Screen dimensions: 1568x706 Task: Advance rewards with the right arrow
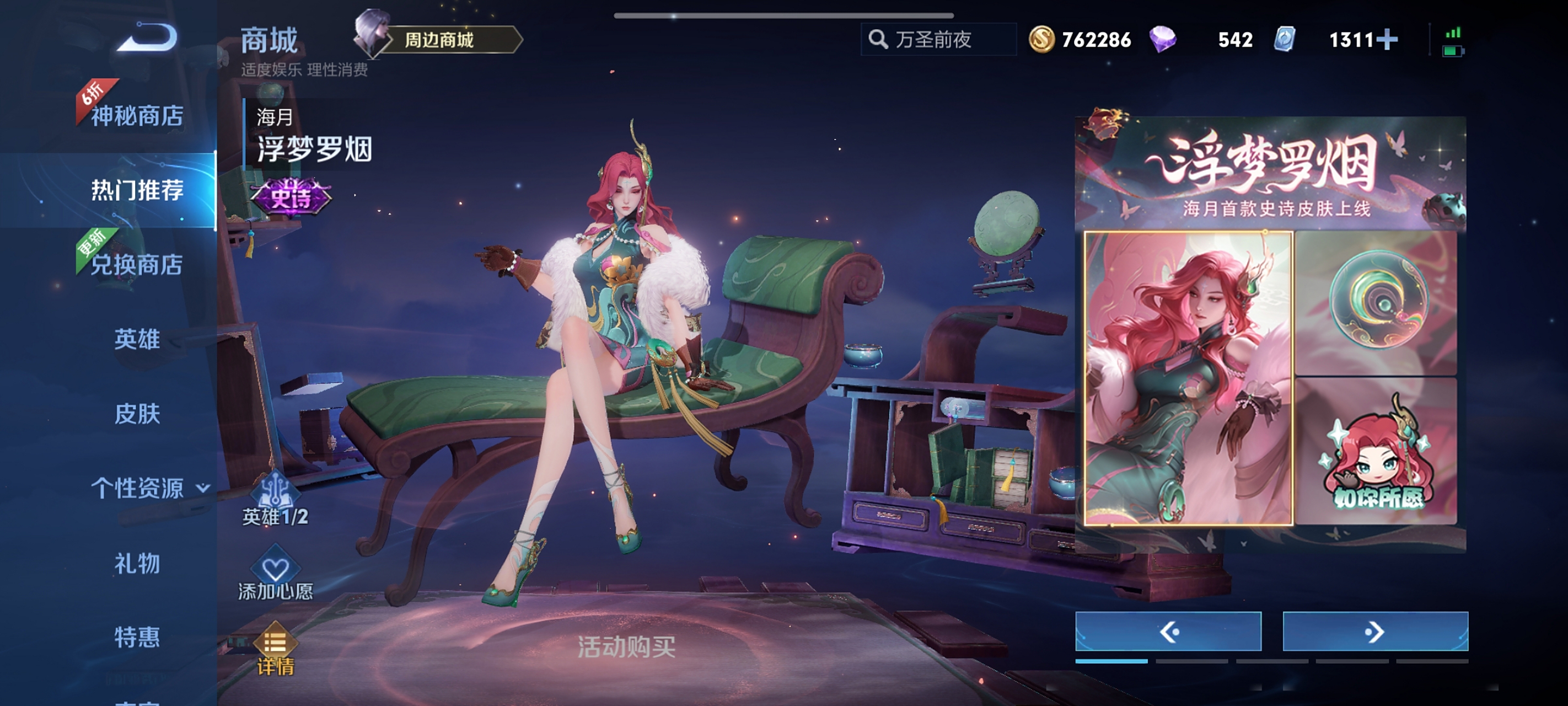click(1375, 632)
